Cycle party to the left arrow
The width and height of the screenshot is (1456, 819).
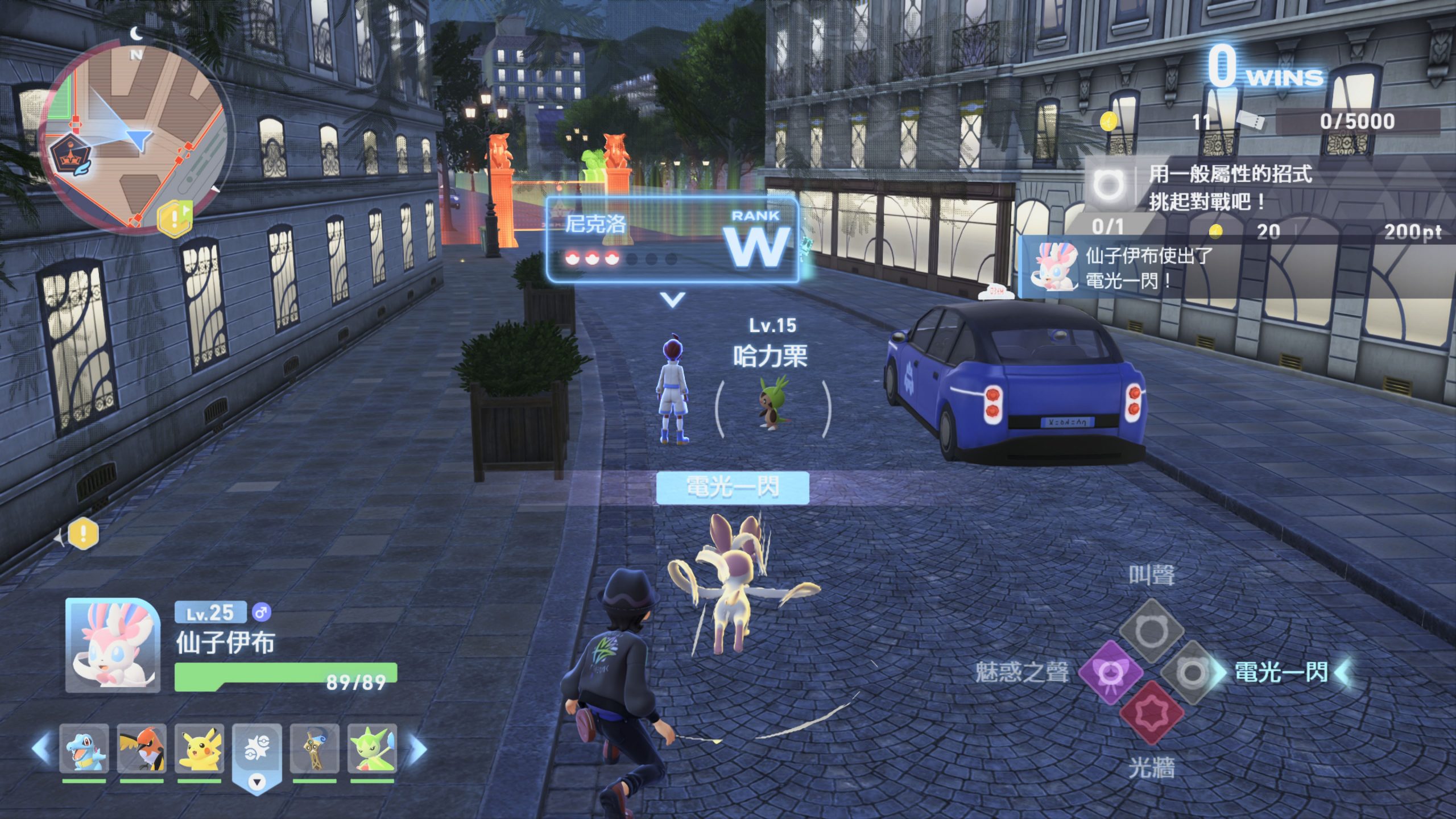(x=41, y=748)
